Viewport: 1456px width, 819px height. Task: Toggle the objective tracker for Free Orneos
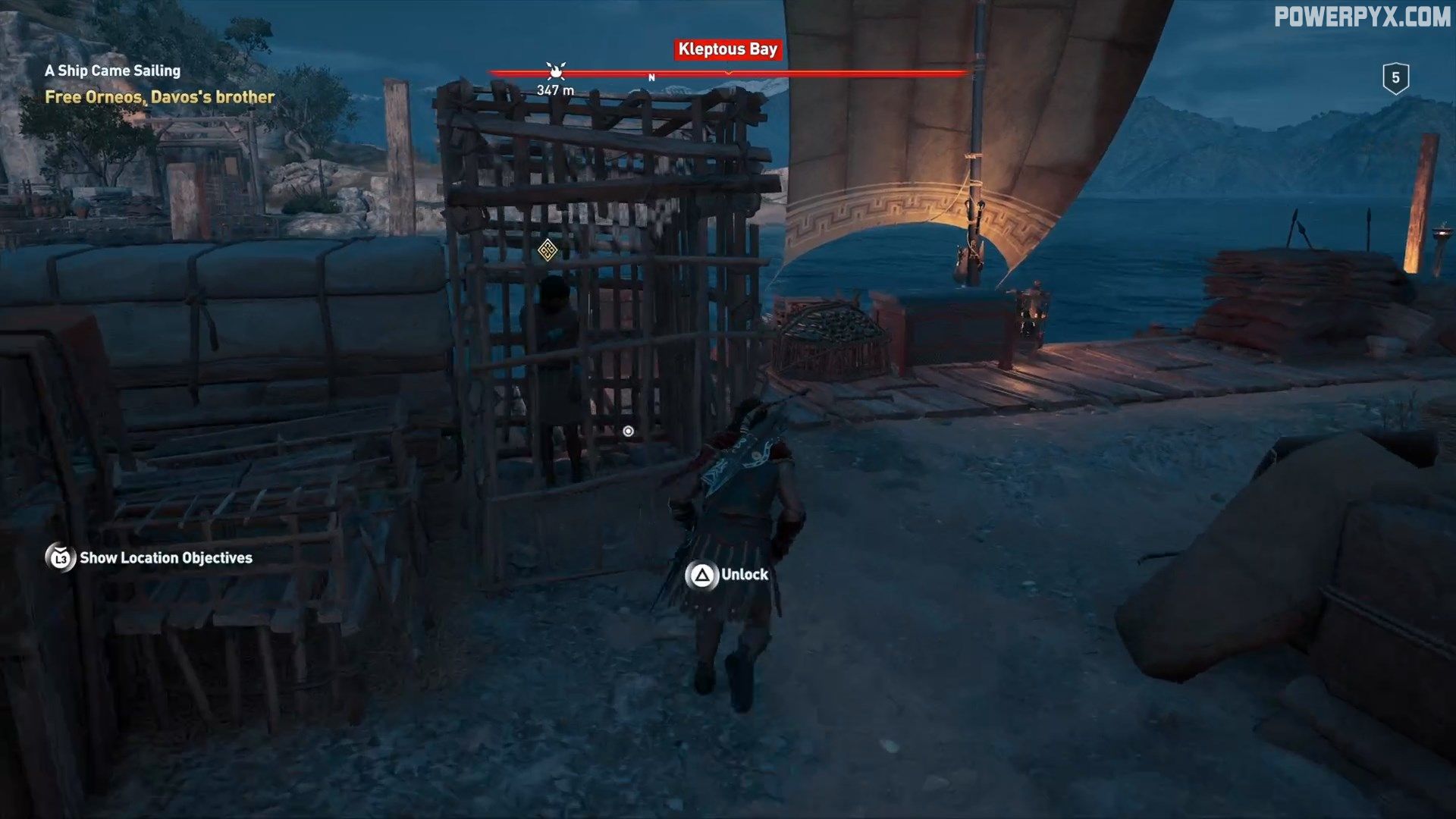[159, 96]
